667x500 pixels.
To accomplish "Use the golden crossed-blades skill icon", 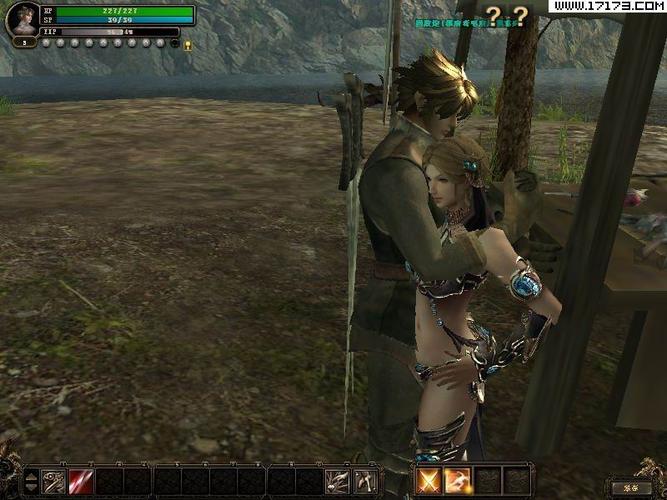I will (x=430, y=480).
